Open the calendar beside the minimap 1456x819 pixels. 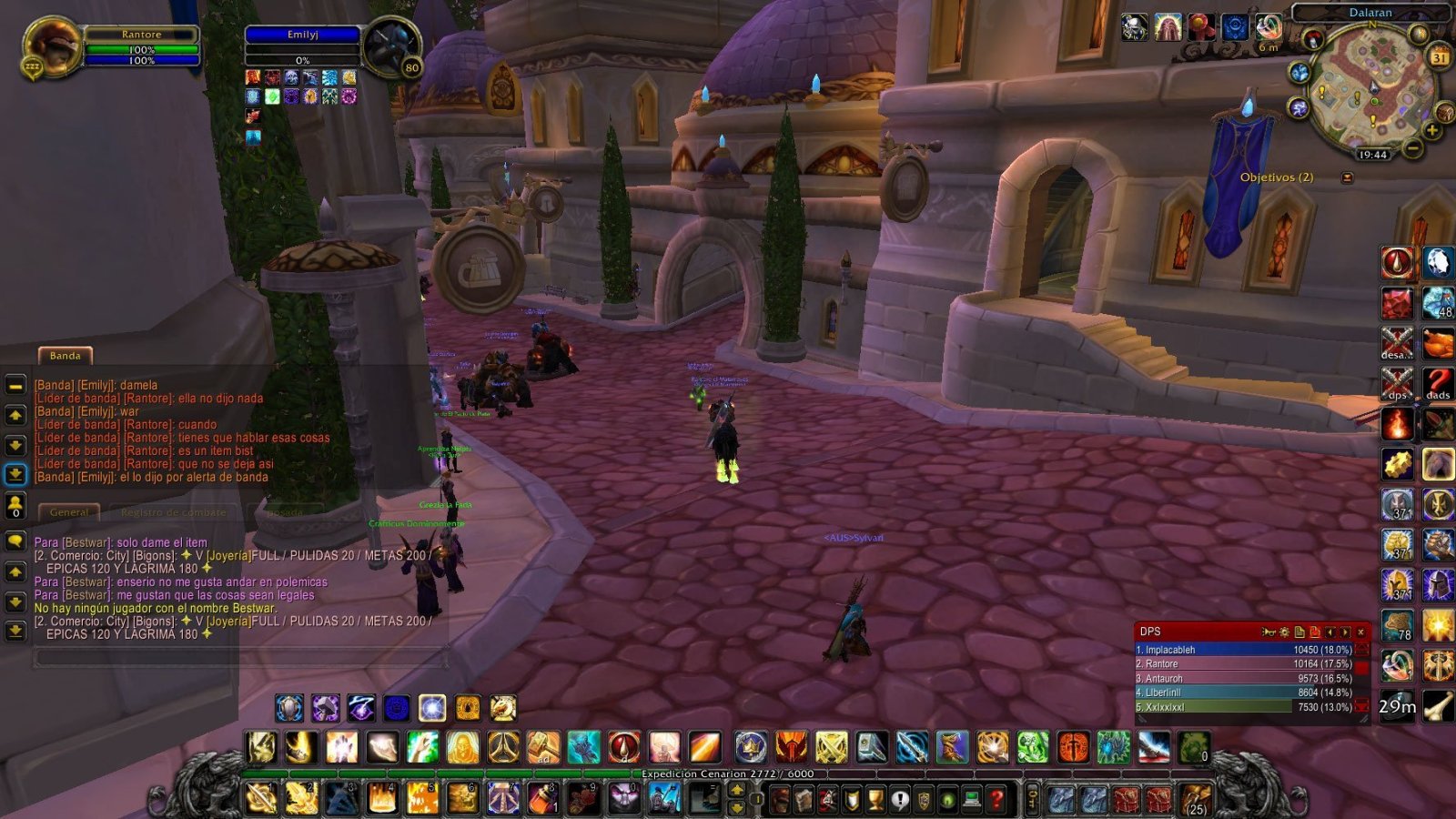pos(1441,56)
